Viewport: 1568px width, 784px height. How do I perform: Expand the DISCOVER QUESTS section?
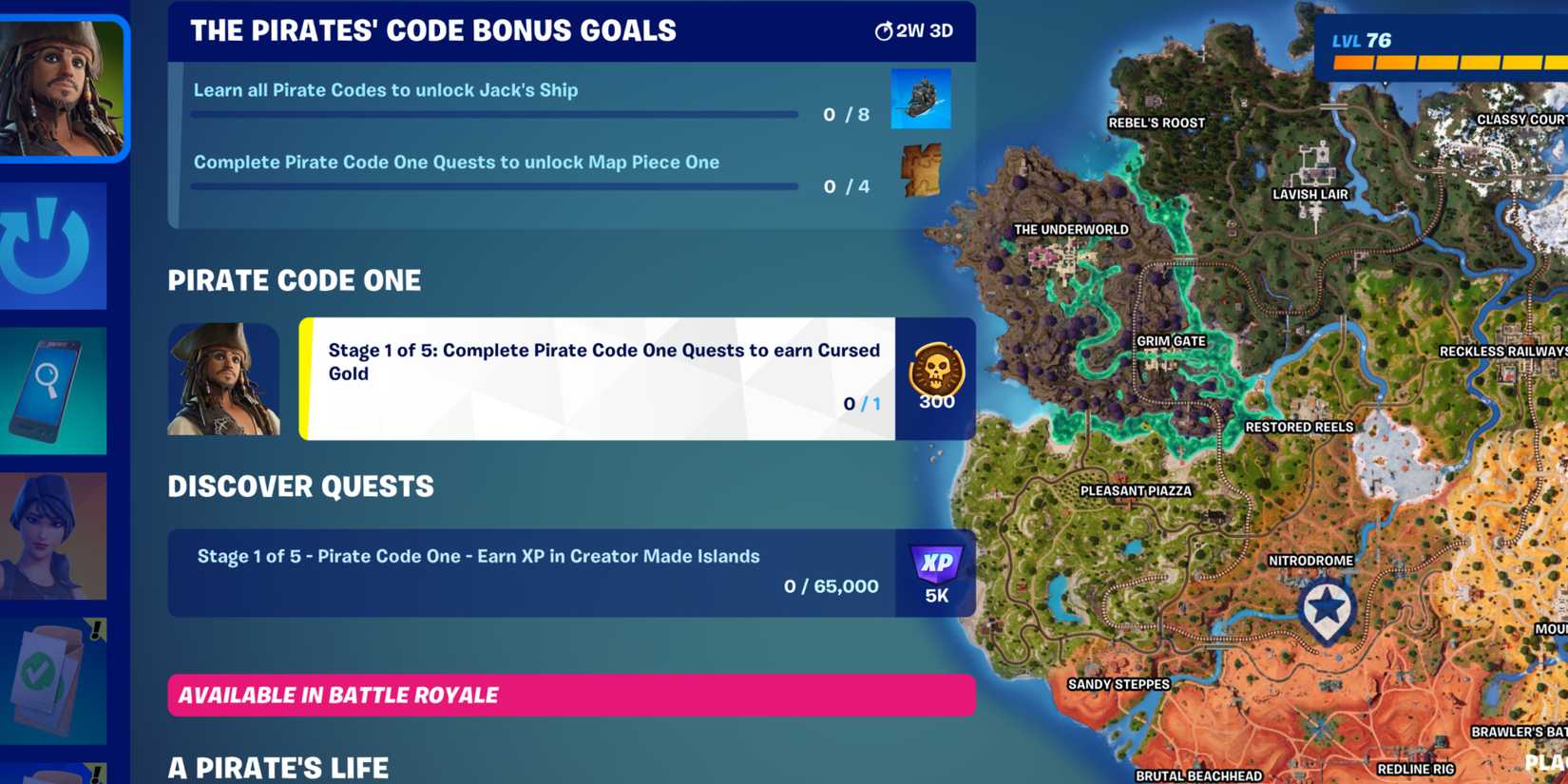click(x=301, y=486)
